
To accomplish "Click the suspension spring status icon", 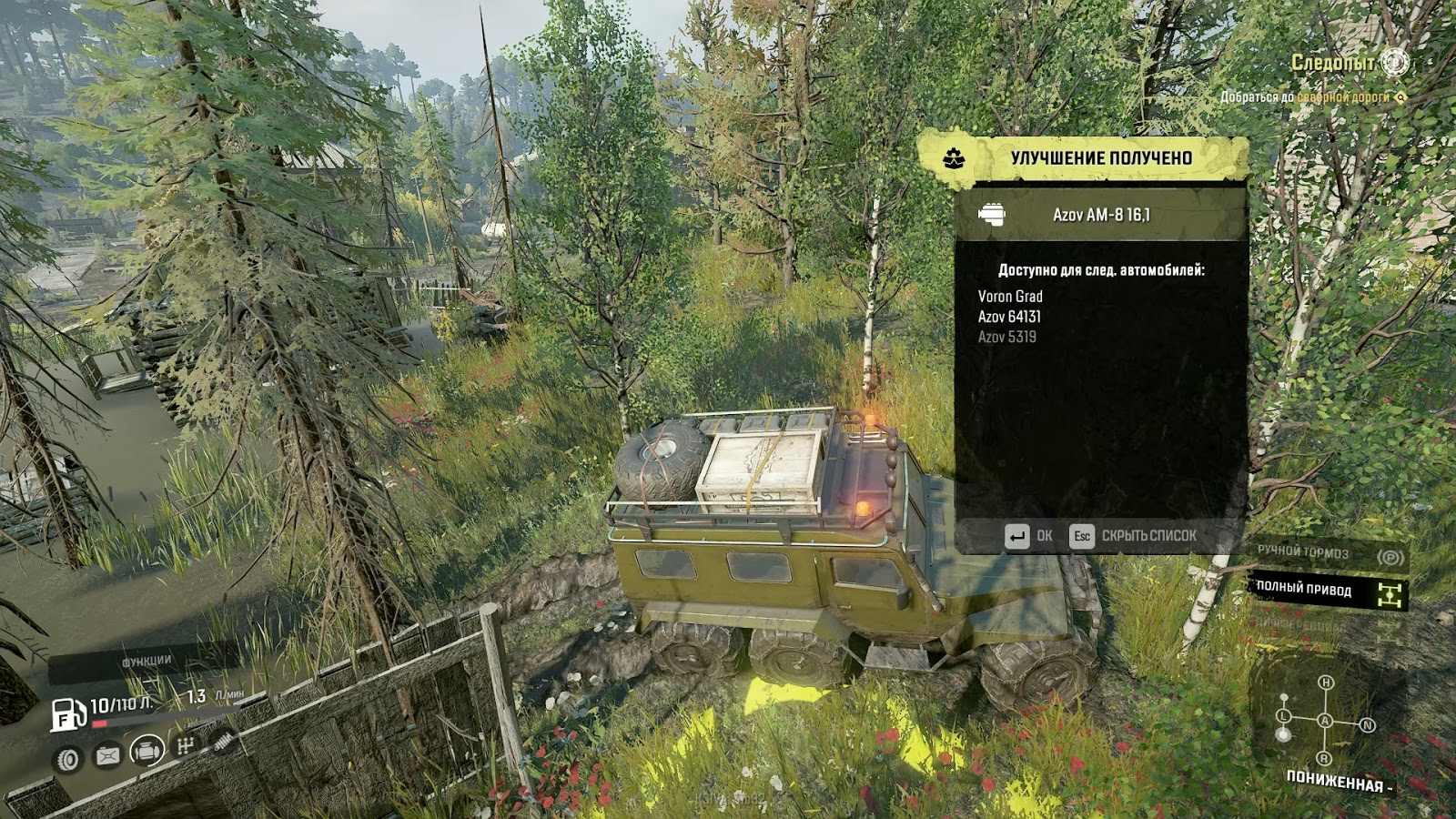I will pyautogui.click(x=221, y=741).
